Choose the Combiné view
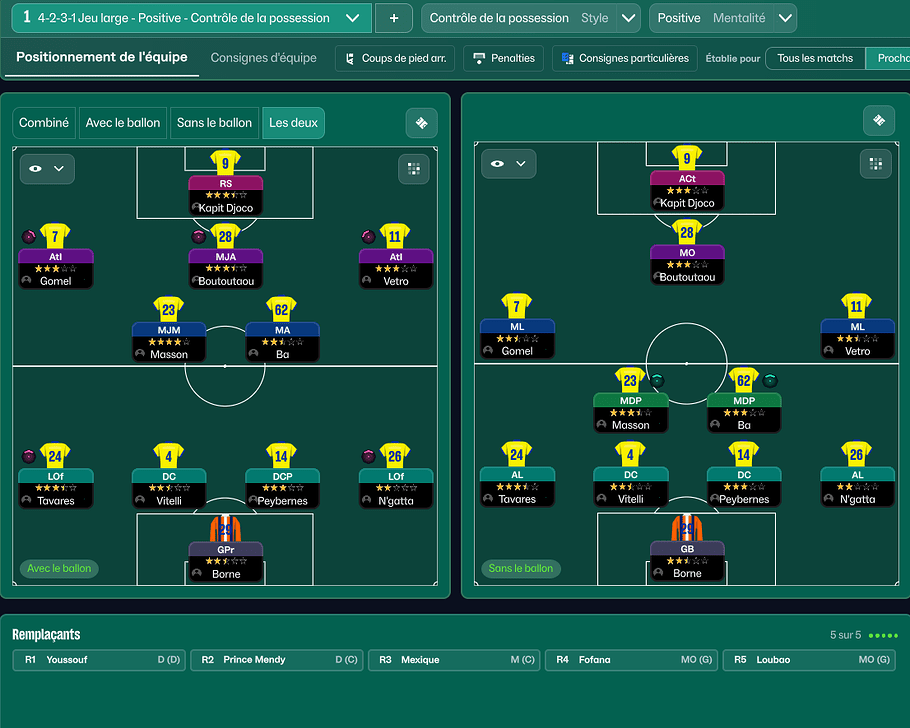Screen dimensions: 910x728 pyautogui.click(x=44, y=123)
